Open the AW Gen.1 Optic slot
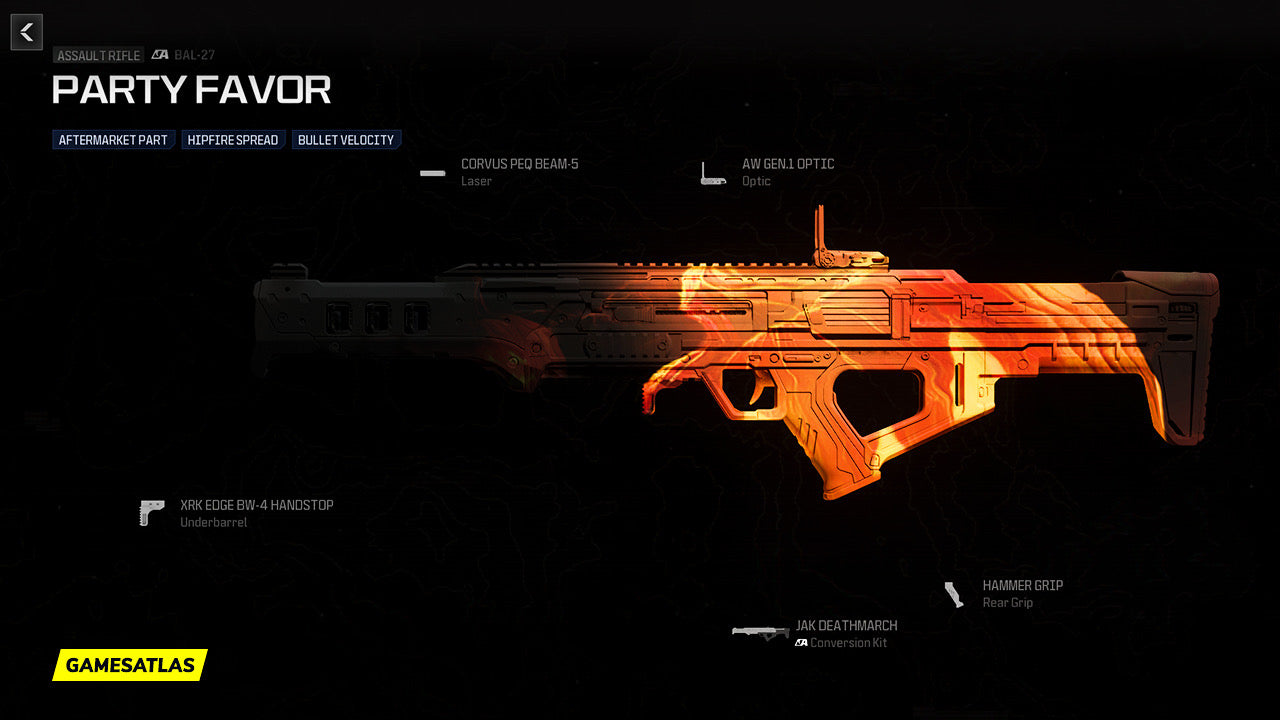Image resolution: width=1280 pixels, height=720 pixels. [787, 165]
